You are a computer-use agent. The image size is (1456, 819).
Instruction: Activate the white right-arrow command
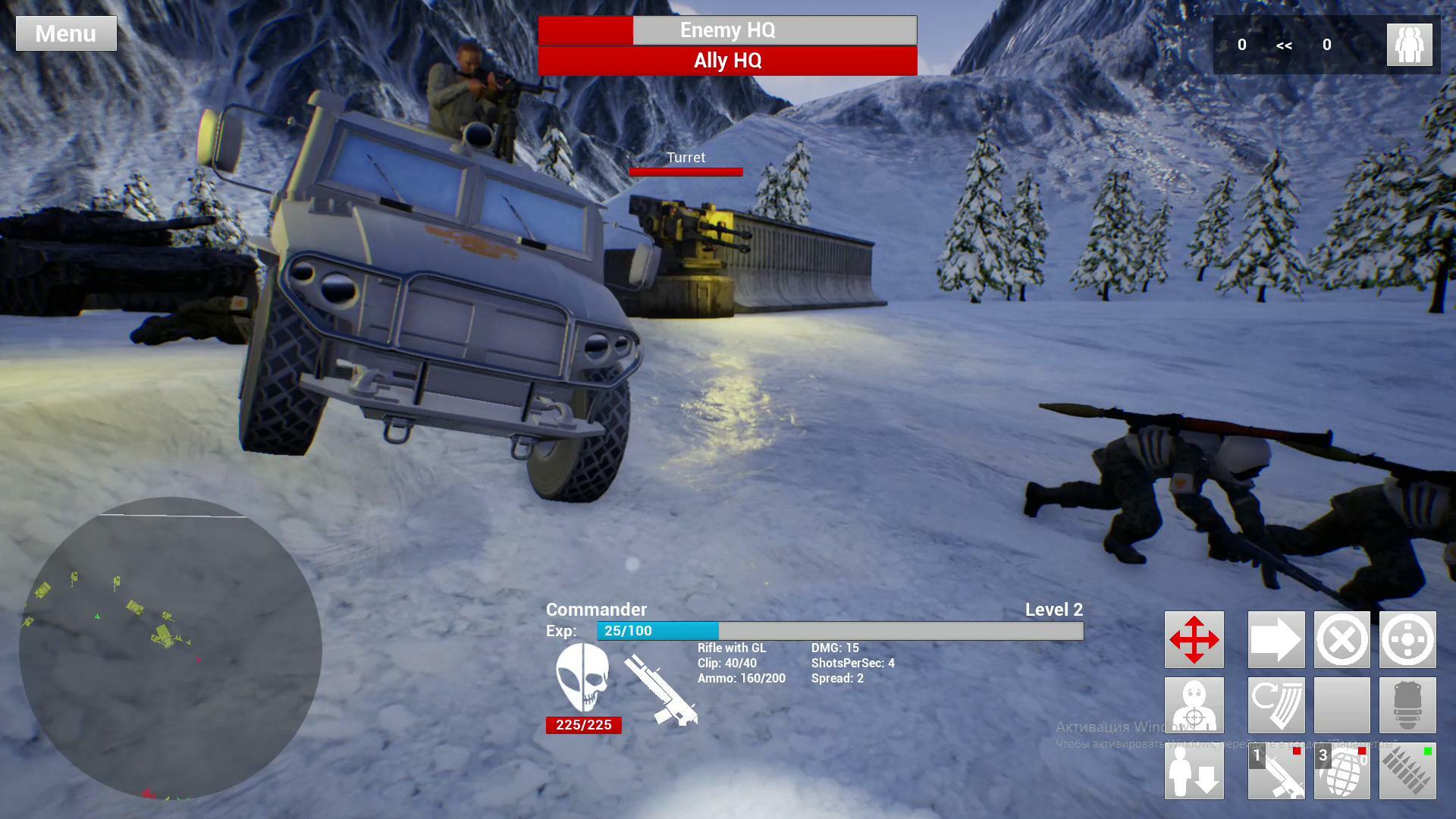pos(1276,639)
